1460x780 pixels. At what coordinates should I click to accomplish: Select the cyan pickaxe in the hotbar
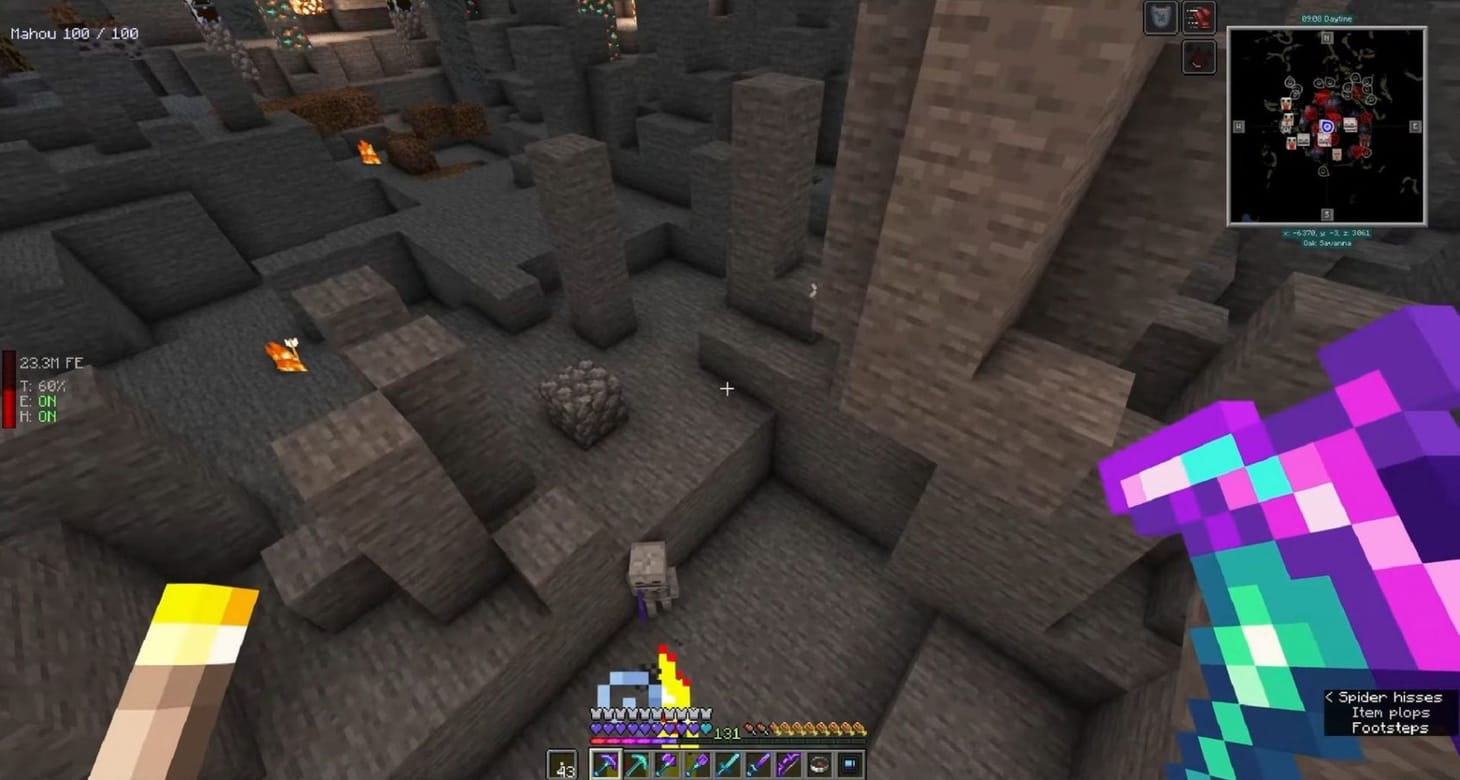coord(636,764)
